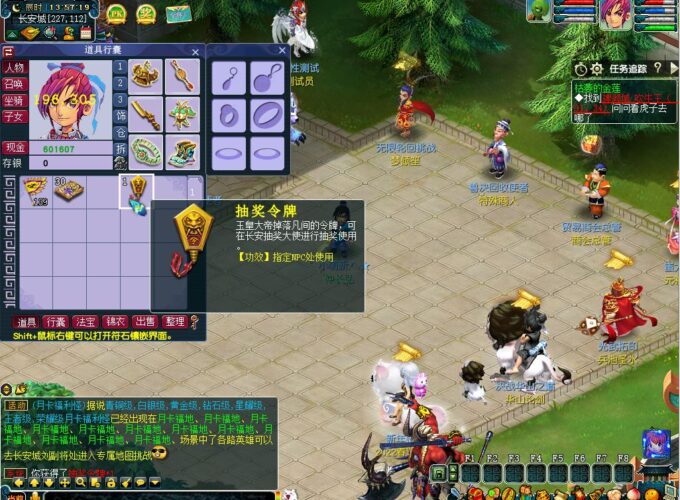Click the 出售 sell button
The image size is (680, 500).
(x=145, y=322)
